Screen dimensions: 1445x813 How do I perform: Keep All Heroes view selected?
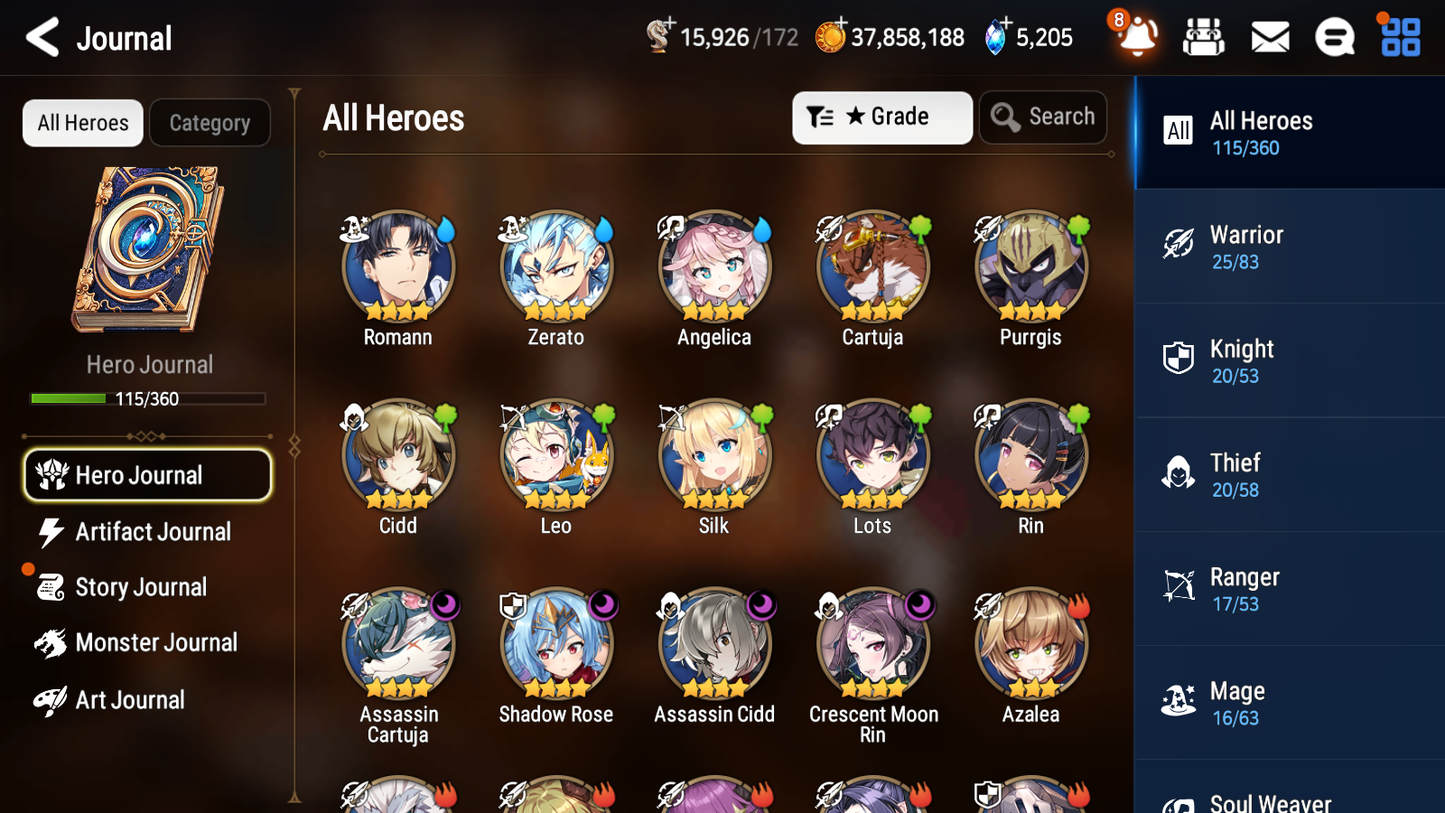tap(82, 122)
